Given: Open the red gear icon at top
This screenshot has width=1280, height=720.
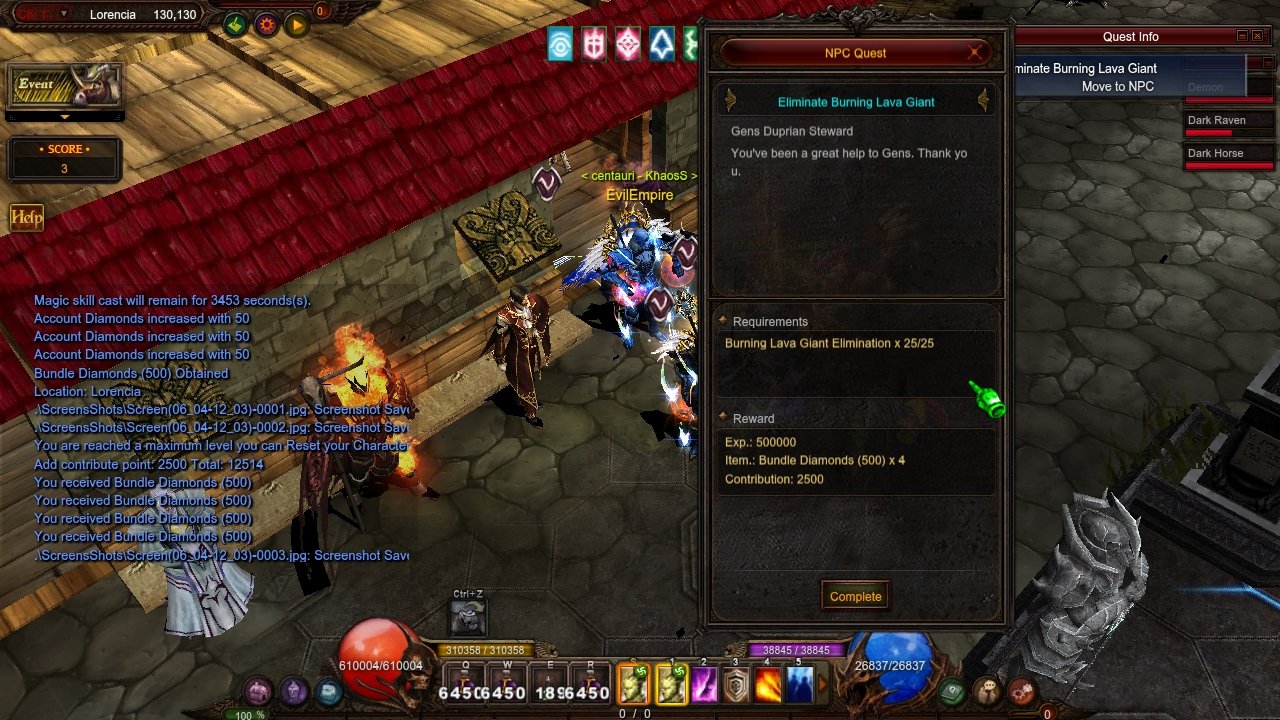Looking at the screenshot, I should pos(266,25).
